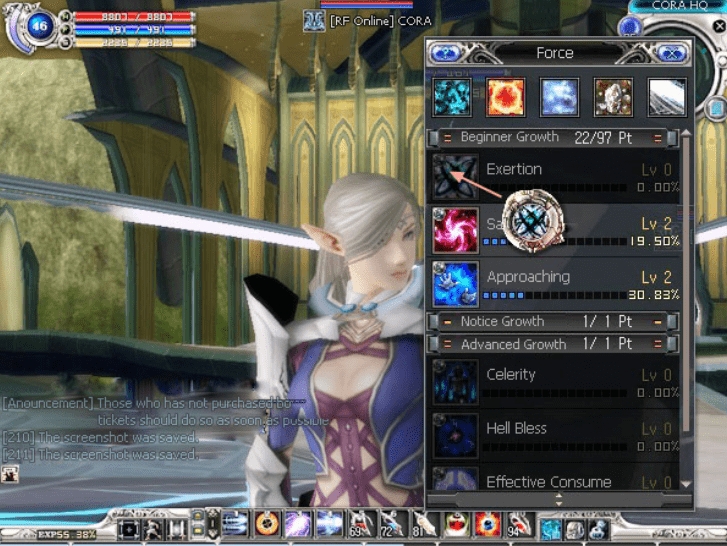Viewport: 727px width, 546px height.
Task: Choose the Approaching force skill icon
Action: point(454,284)
